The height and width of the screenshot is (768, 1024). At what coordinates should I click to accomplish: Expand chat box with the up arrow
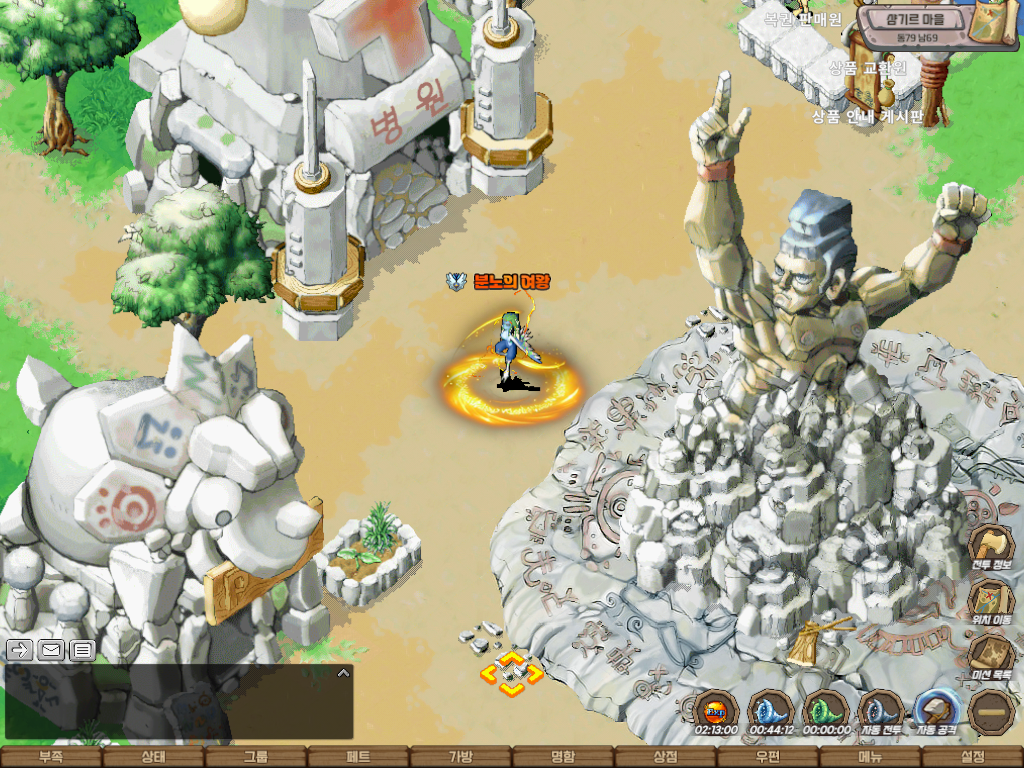(x=343, y=673)
